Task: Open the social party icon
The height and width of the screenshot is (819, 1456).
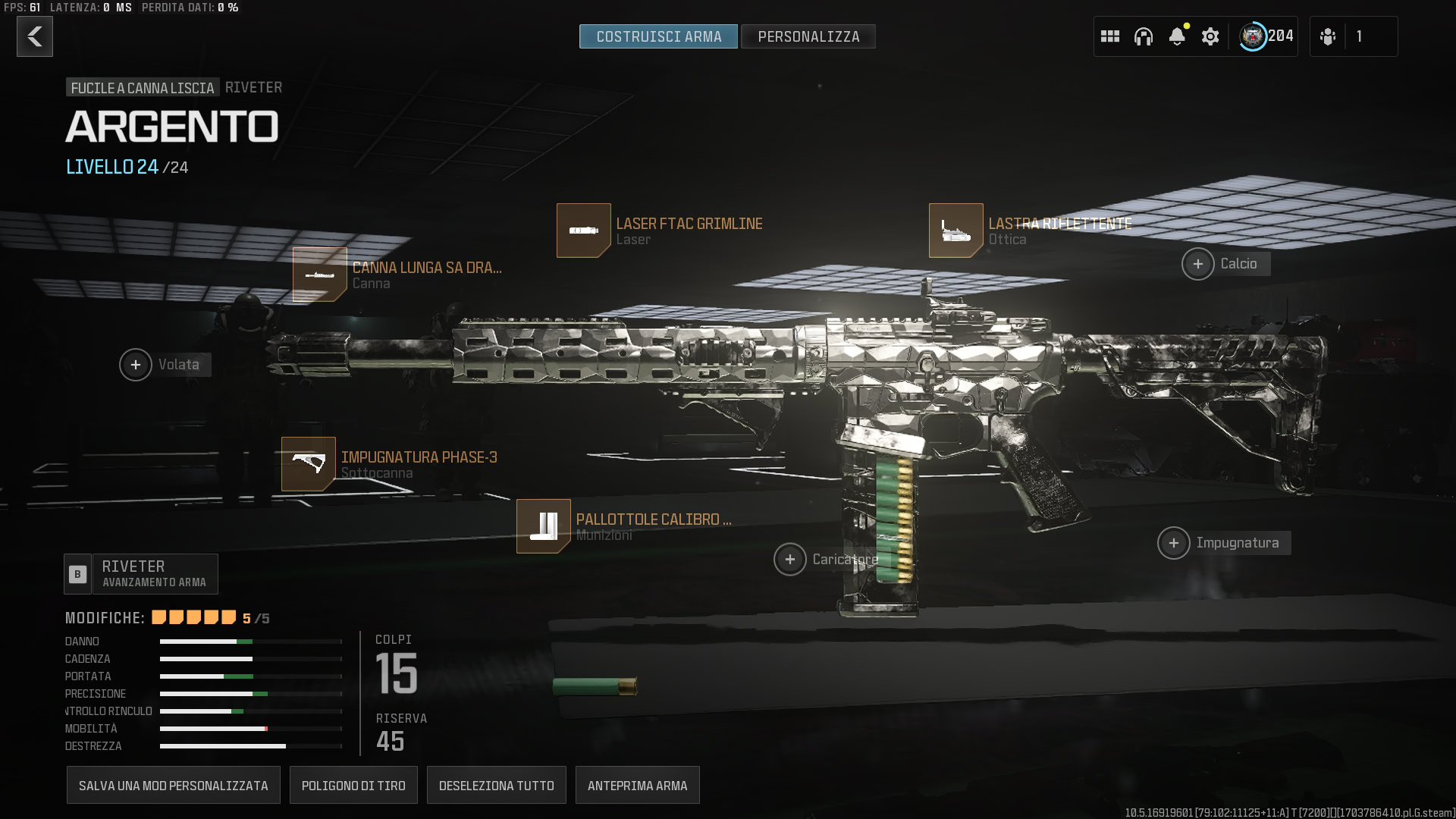Action: [1328, 36]
